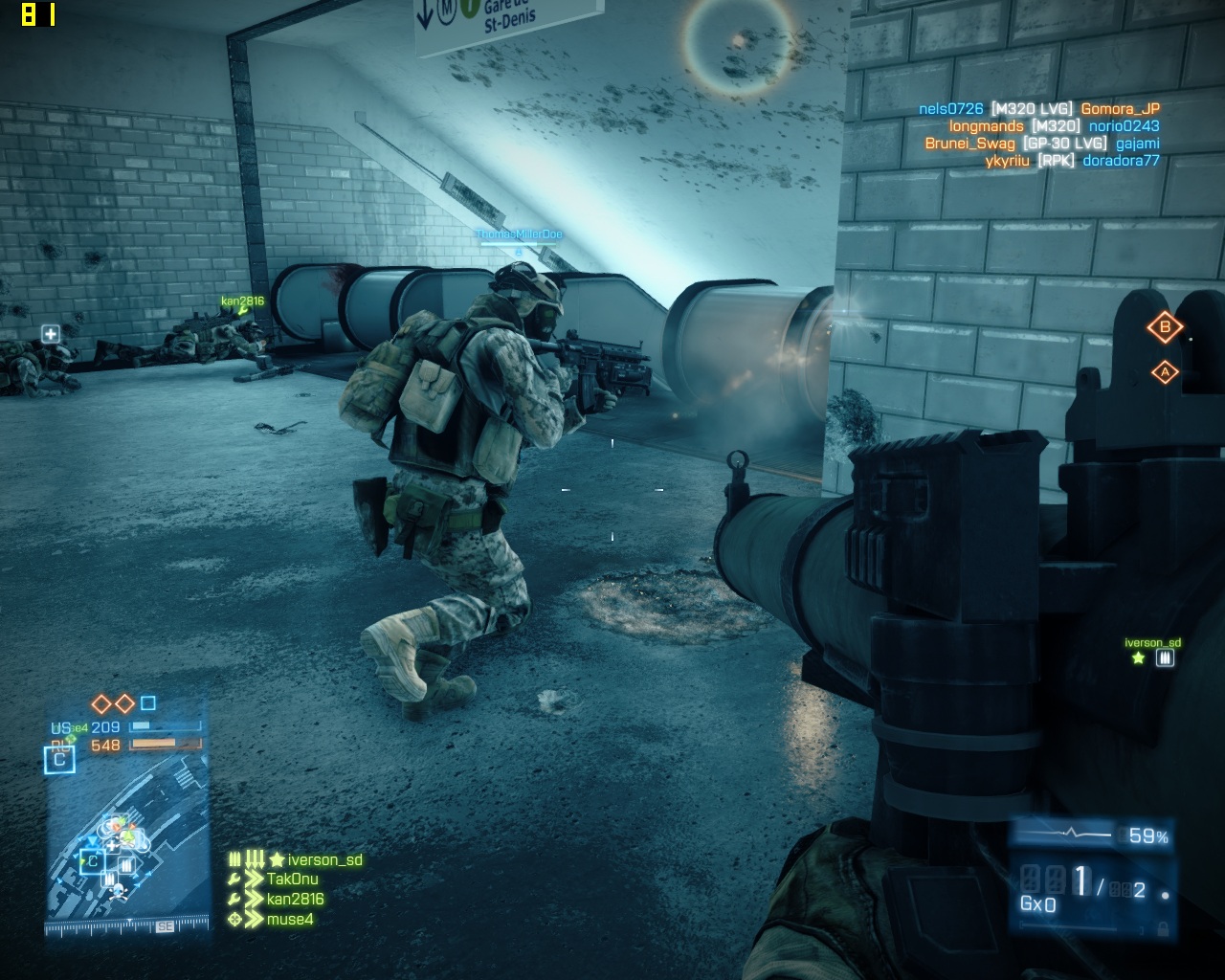Click the ykyriiu RPK kill feed row

(1072, 161)
